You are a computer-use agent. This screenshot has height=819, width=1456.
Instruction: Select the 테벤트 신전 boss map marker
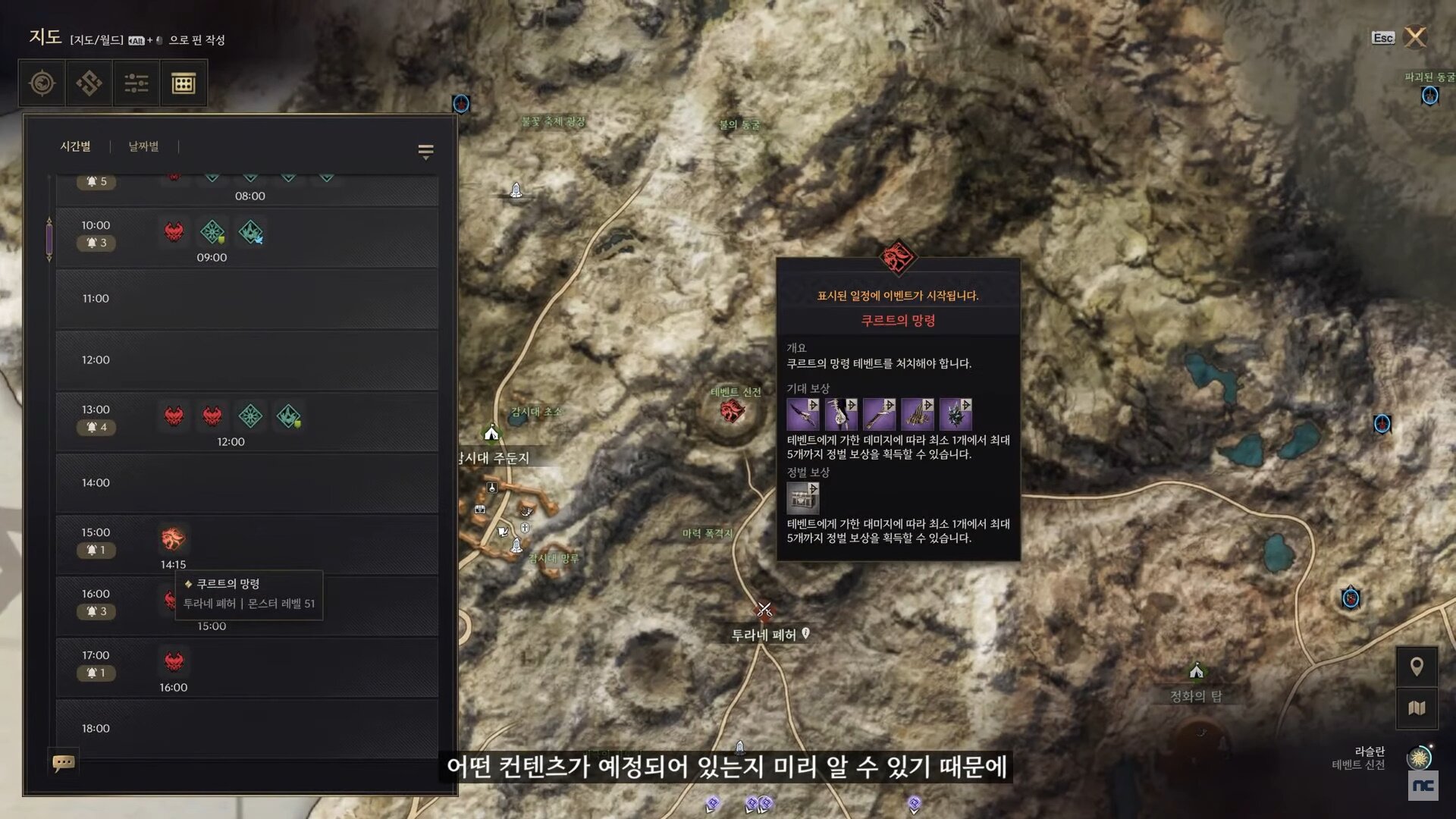click(732, 412)
